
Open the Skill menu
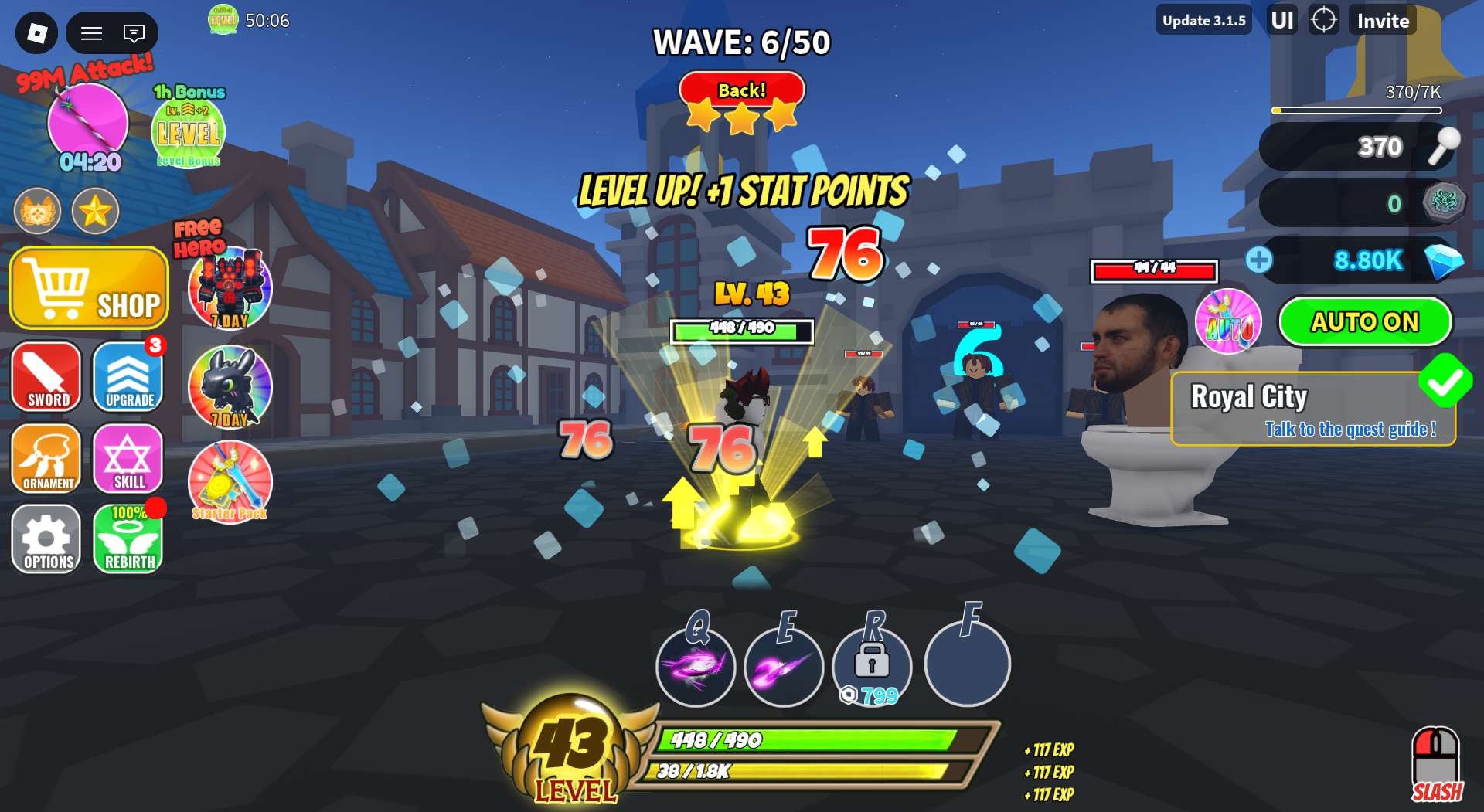pyautogui.click(x=128, y=459)
